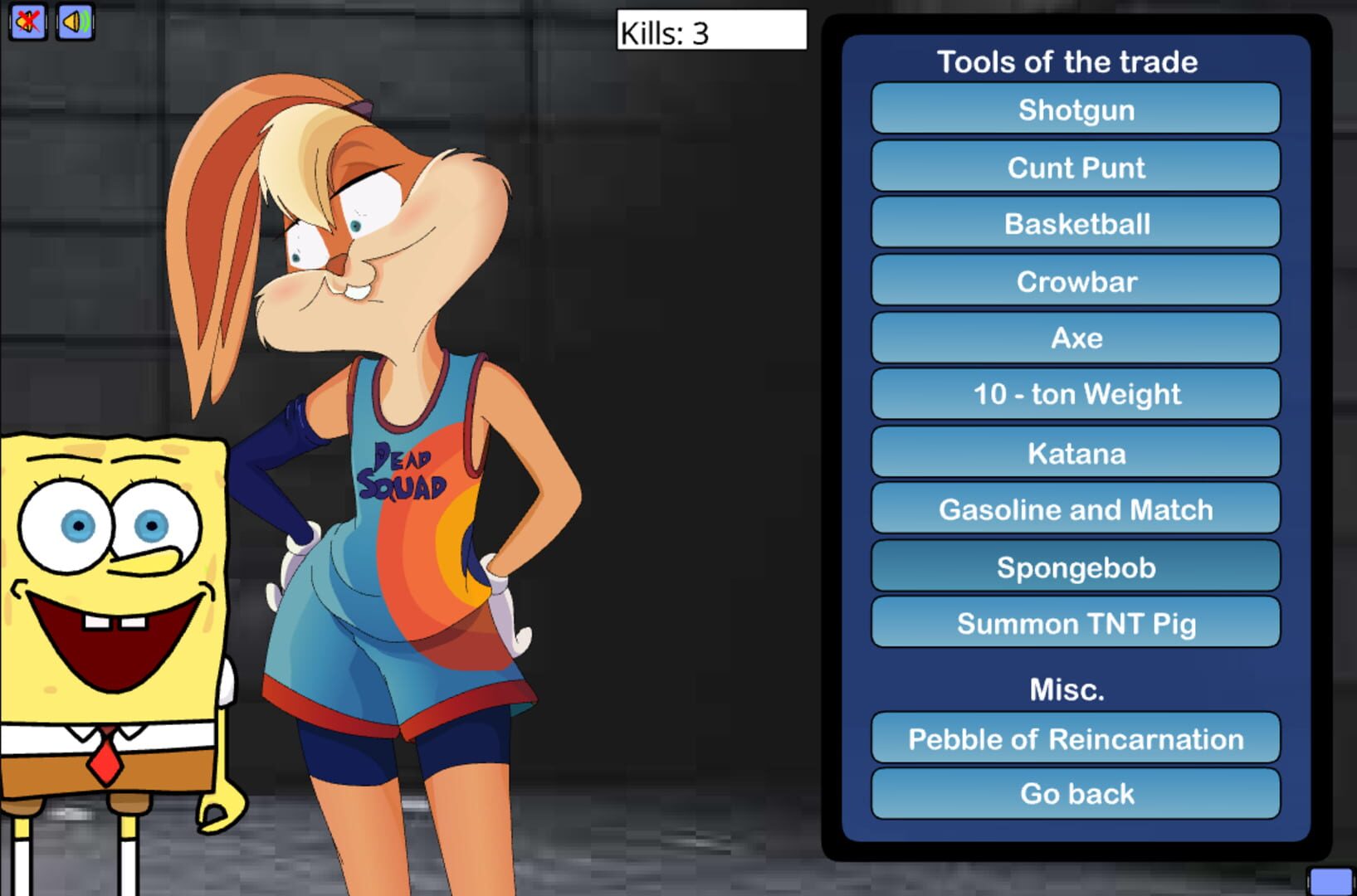Select the 10 - ton Weight

pyautogui.click(x=1075, y=394)
